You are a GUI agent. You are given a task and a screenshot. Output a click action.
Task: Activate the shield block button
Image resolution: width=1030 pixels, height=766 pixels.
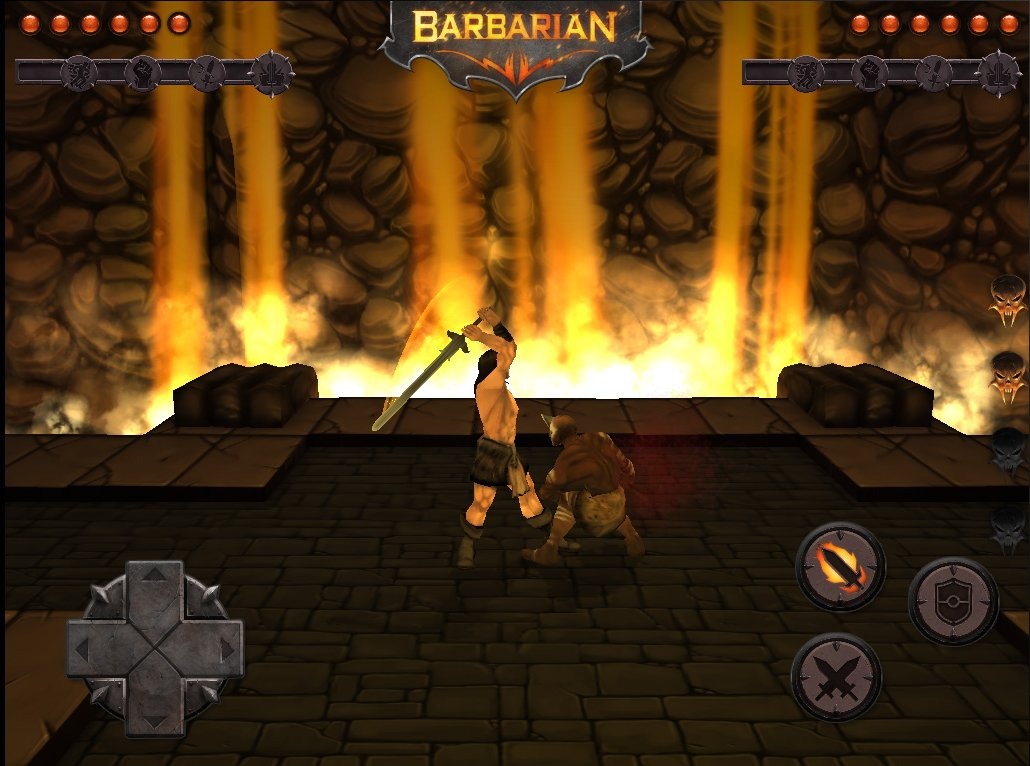[953, 601]
